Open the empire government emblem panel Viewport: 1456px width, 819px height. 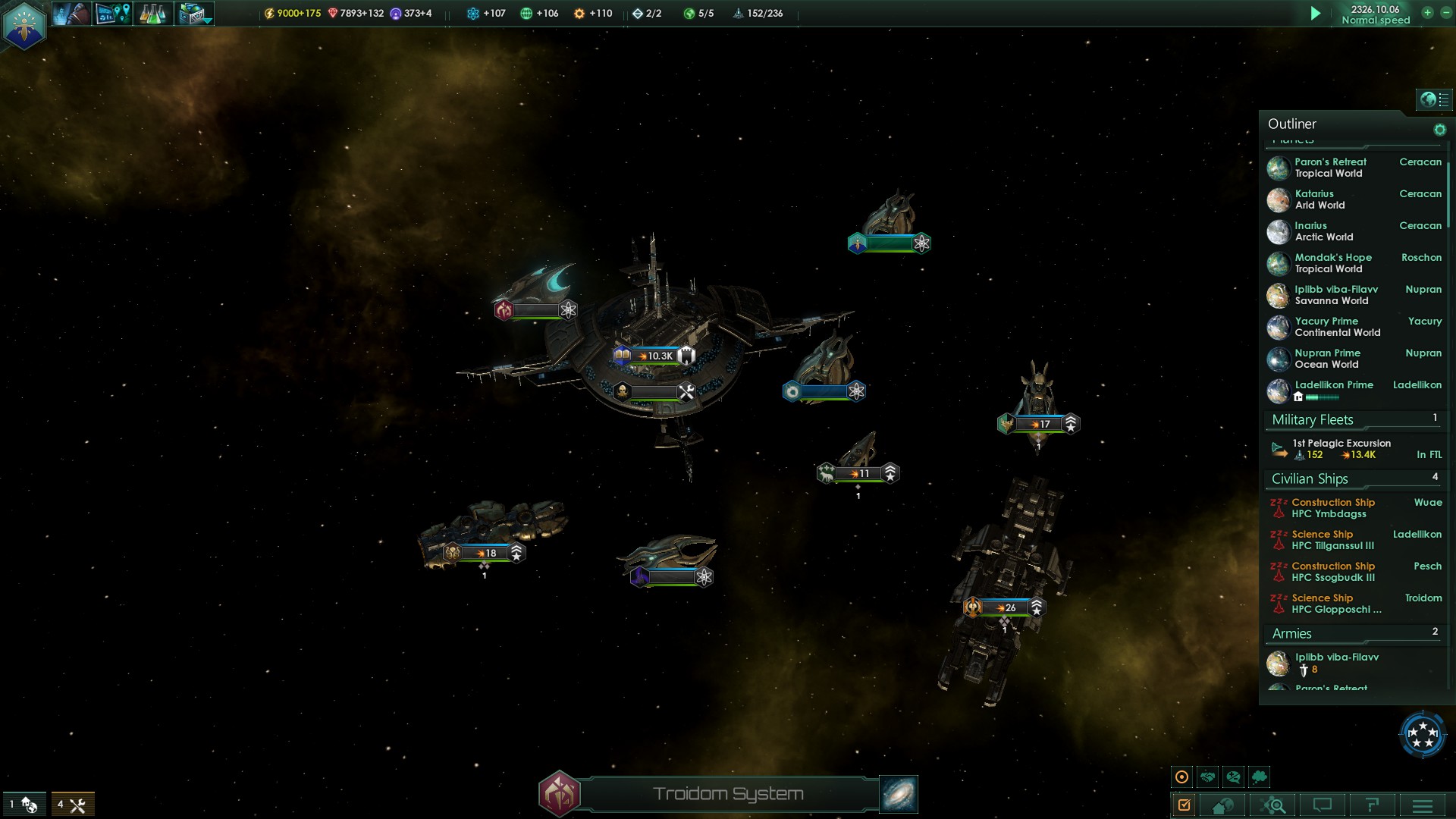point(24,26)
